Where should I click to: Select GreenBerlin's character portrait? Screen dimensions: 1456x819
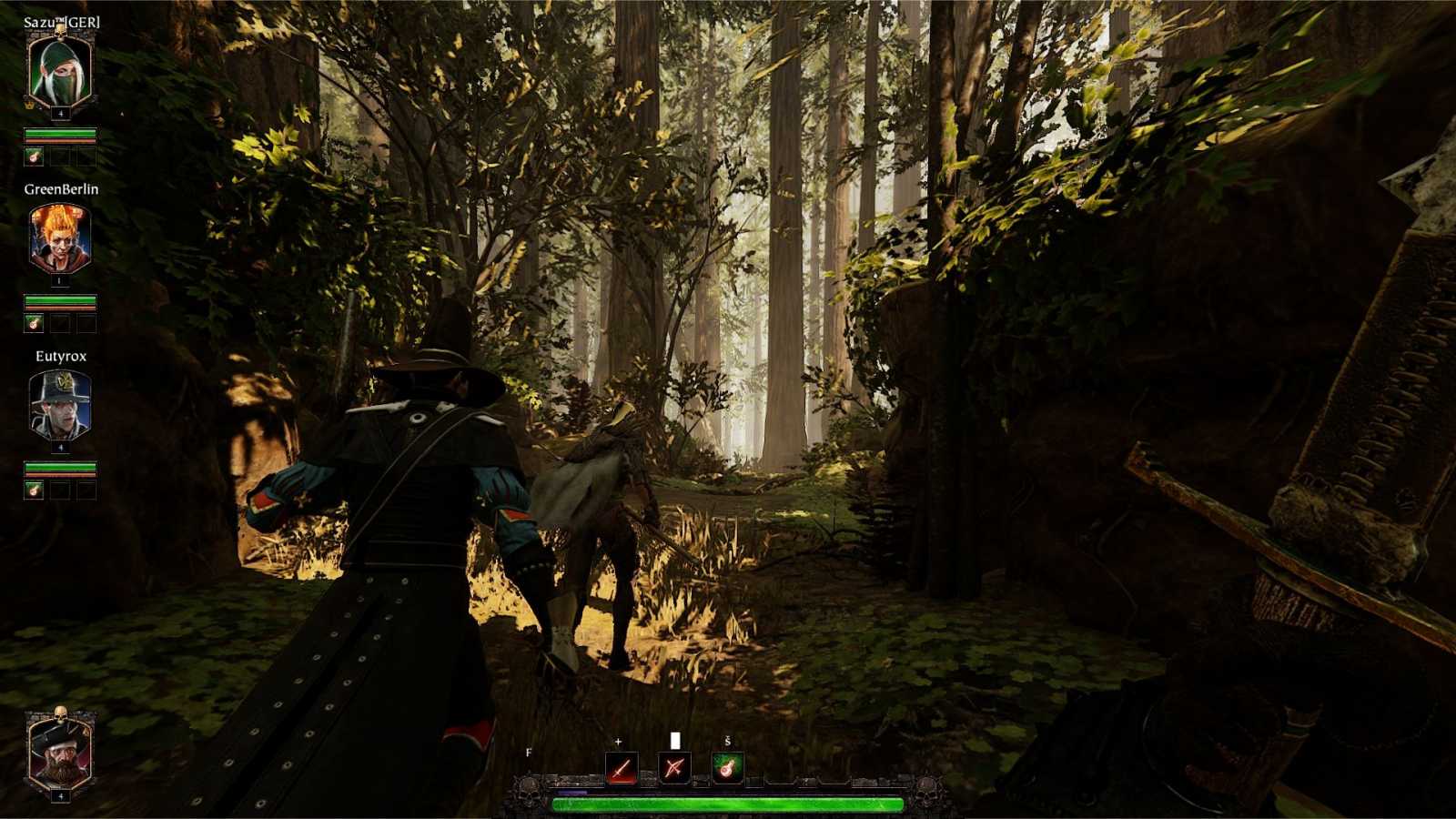58,238
